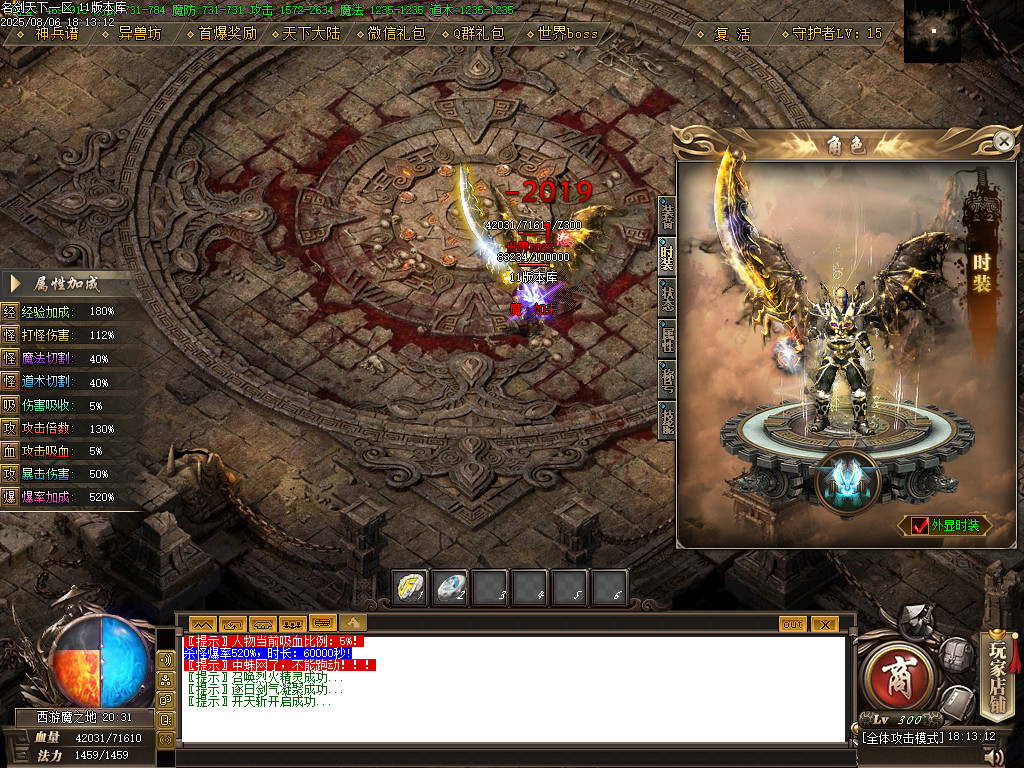Viewport: 1024px width, 768px height.
Task: Open the 天下大陆 menu
Action: point(310,33)
